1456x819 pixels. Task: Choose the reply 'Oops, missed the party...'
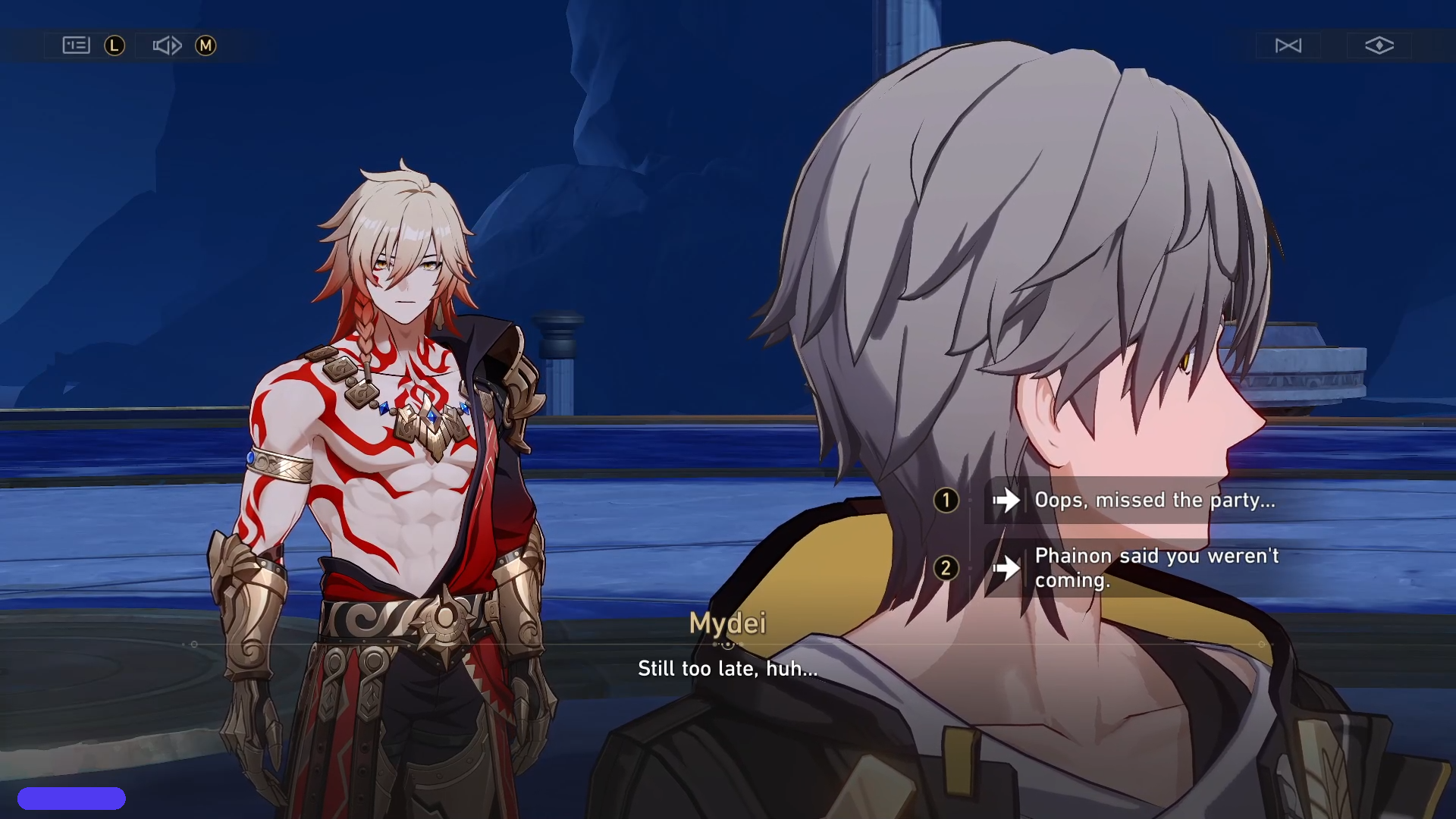click(x=1153, y=500)
